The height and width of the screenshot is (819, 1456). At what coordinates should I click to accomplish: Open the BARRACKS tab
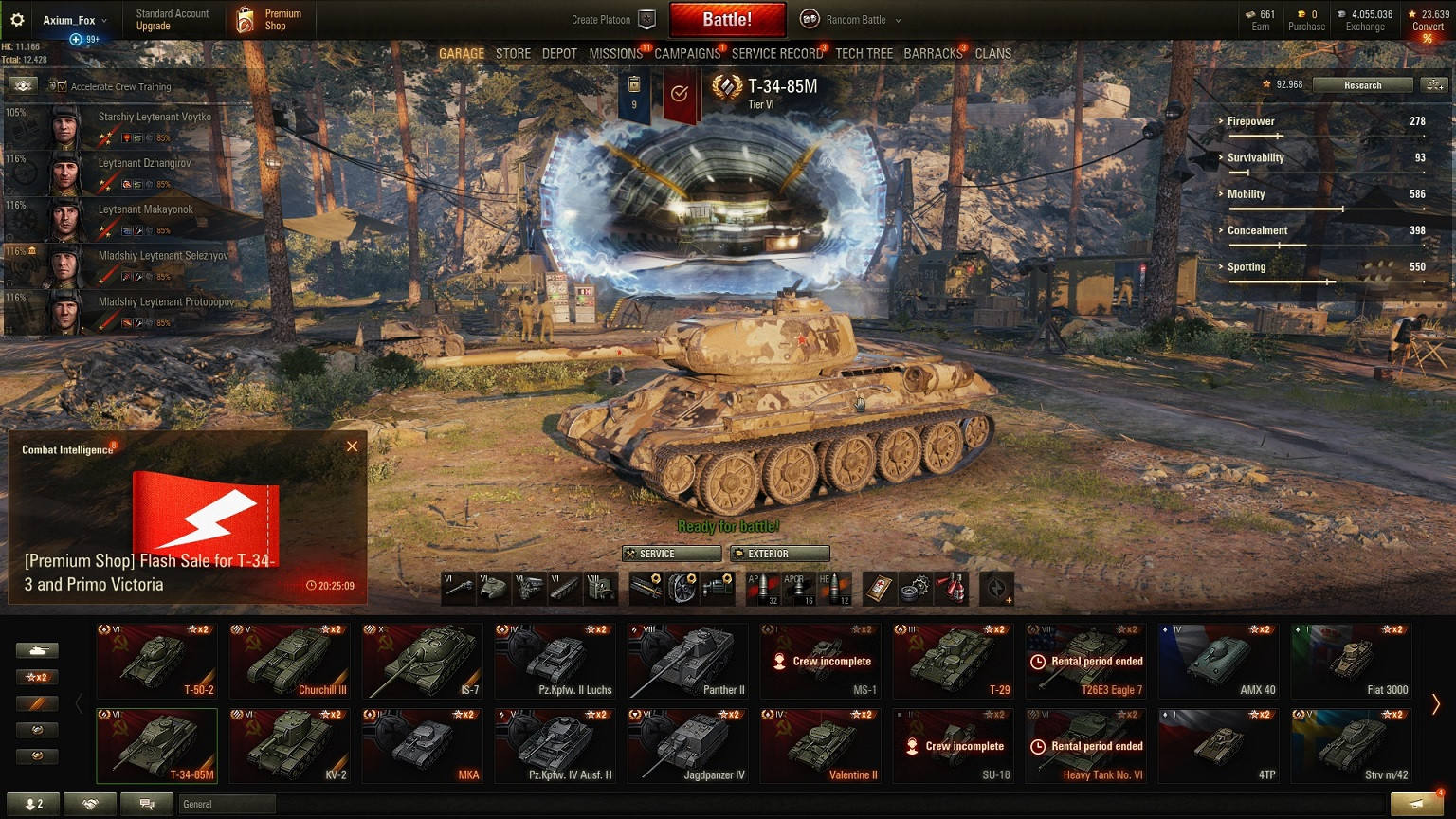pos(933,54)
